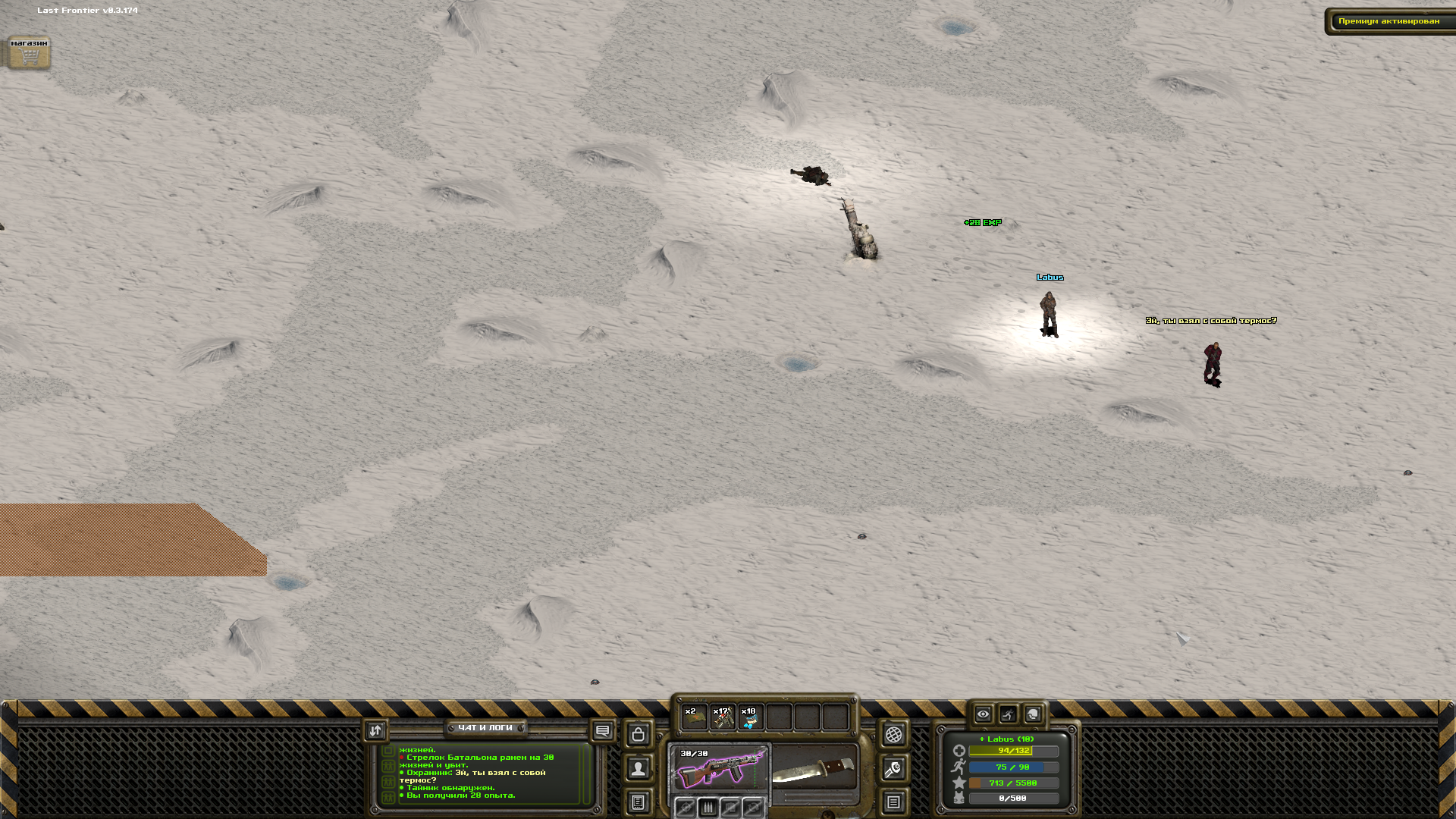
Task: Select the x17 quick slot item
Action: pyautogui.click(x=723, y=717)
